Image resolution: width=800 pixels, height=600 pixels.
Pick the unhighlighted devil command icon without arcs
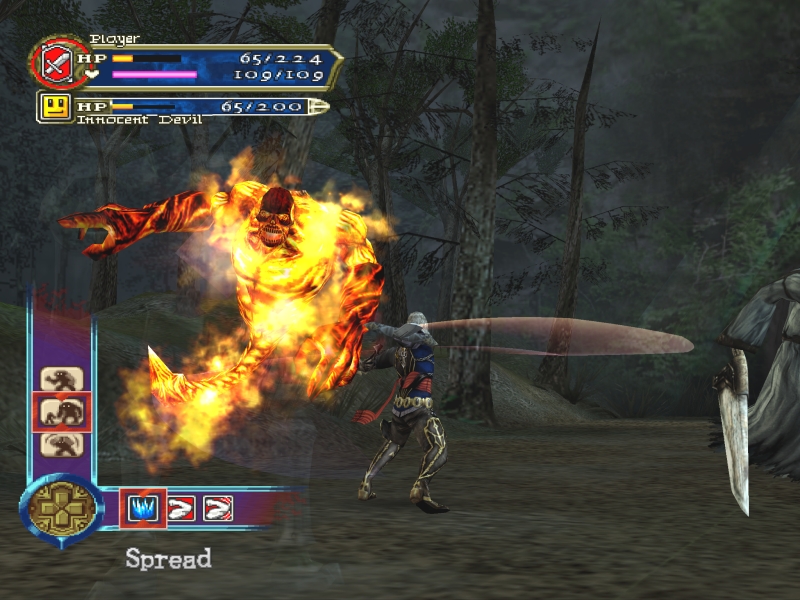[62, 380]
